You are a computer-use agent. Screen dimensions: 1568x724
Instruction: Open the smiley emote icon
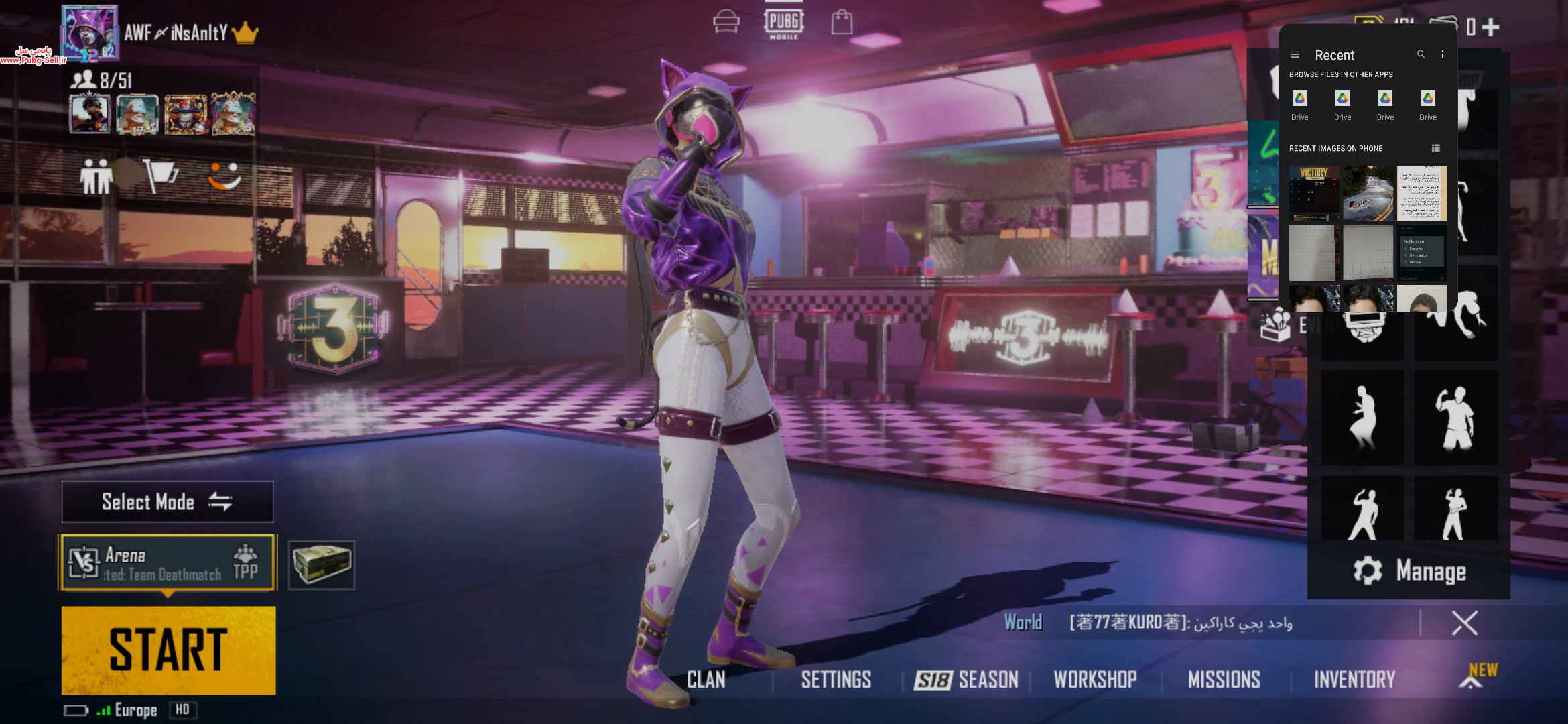click(x=224, y=176)
